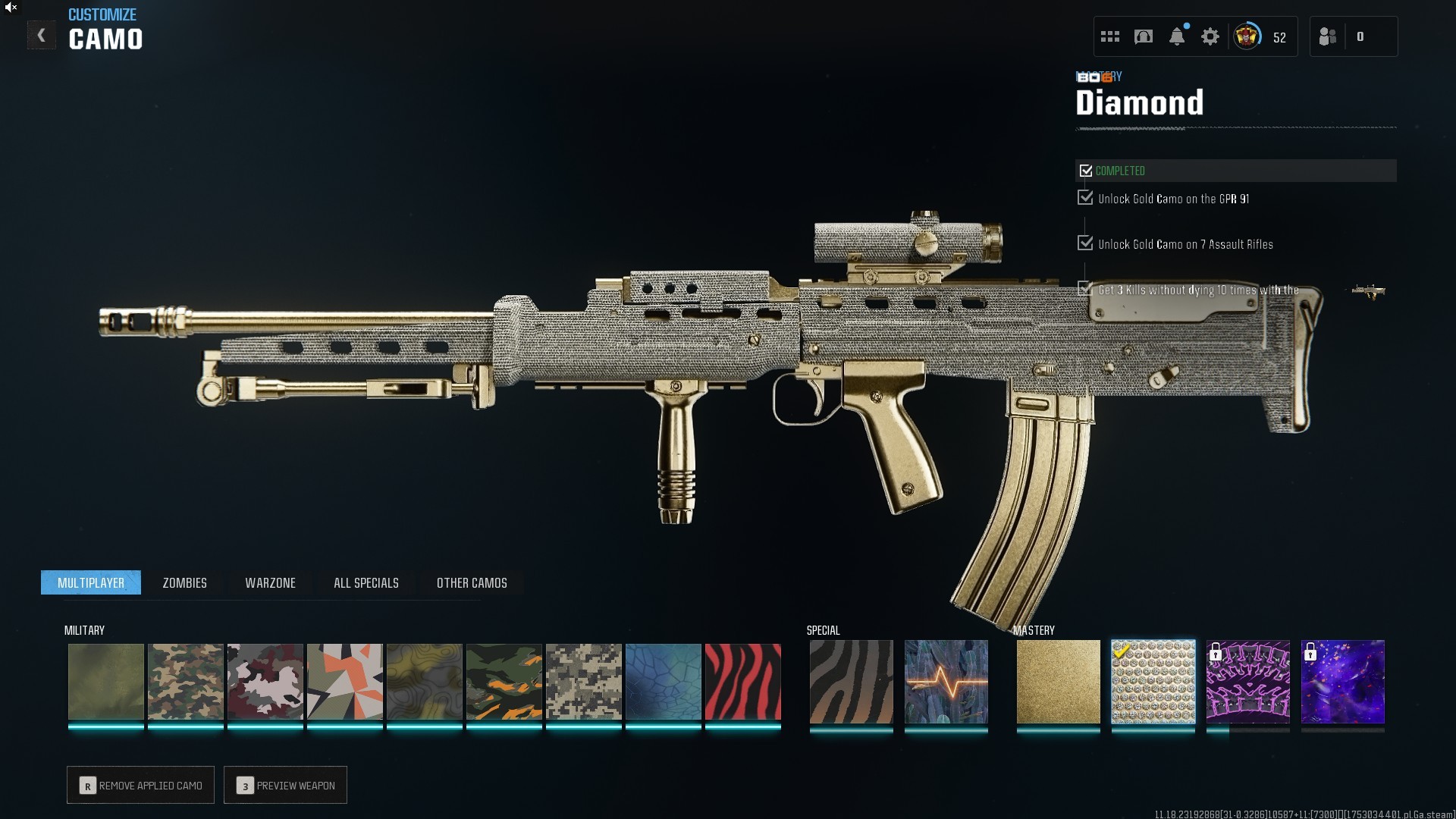Select the orange geometric splinter camo
The image size is (1456, 819).
click(344, 682)
